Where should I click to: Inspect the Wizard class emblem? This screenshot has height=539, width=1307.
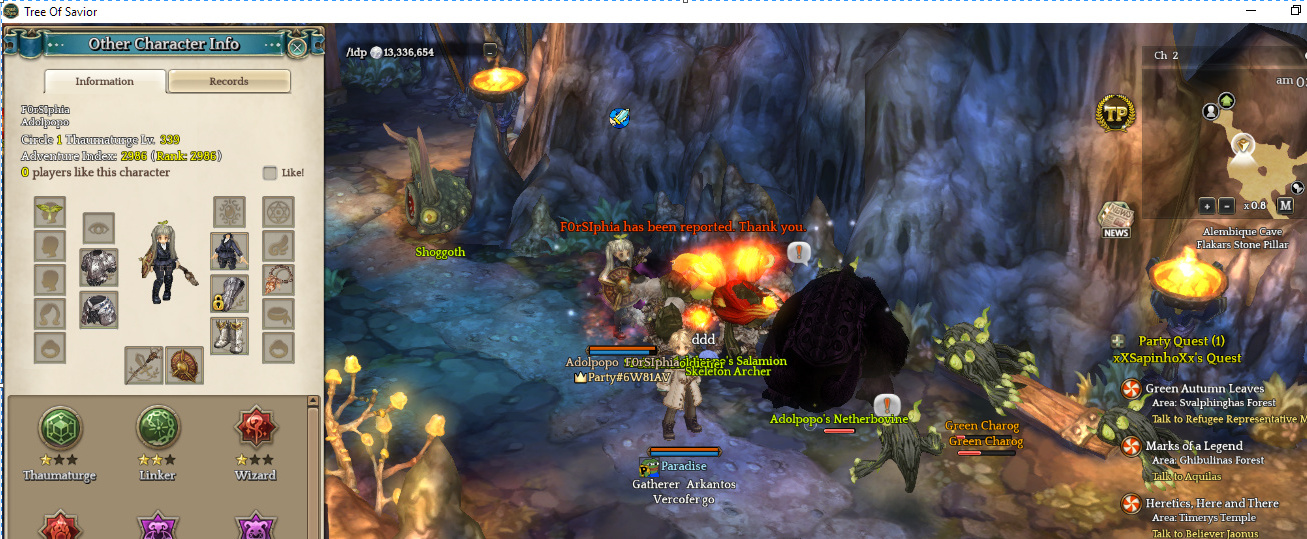coord(255,430)
